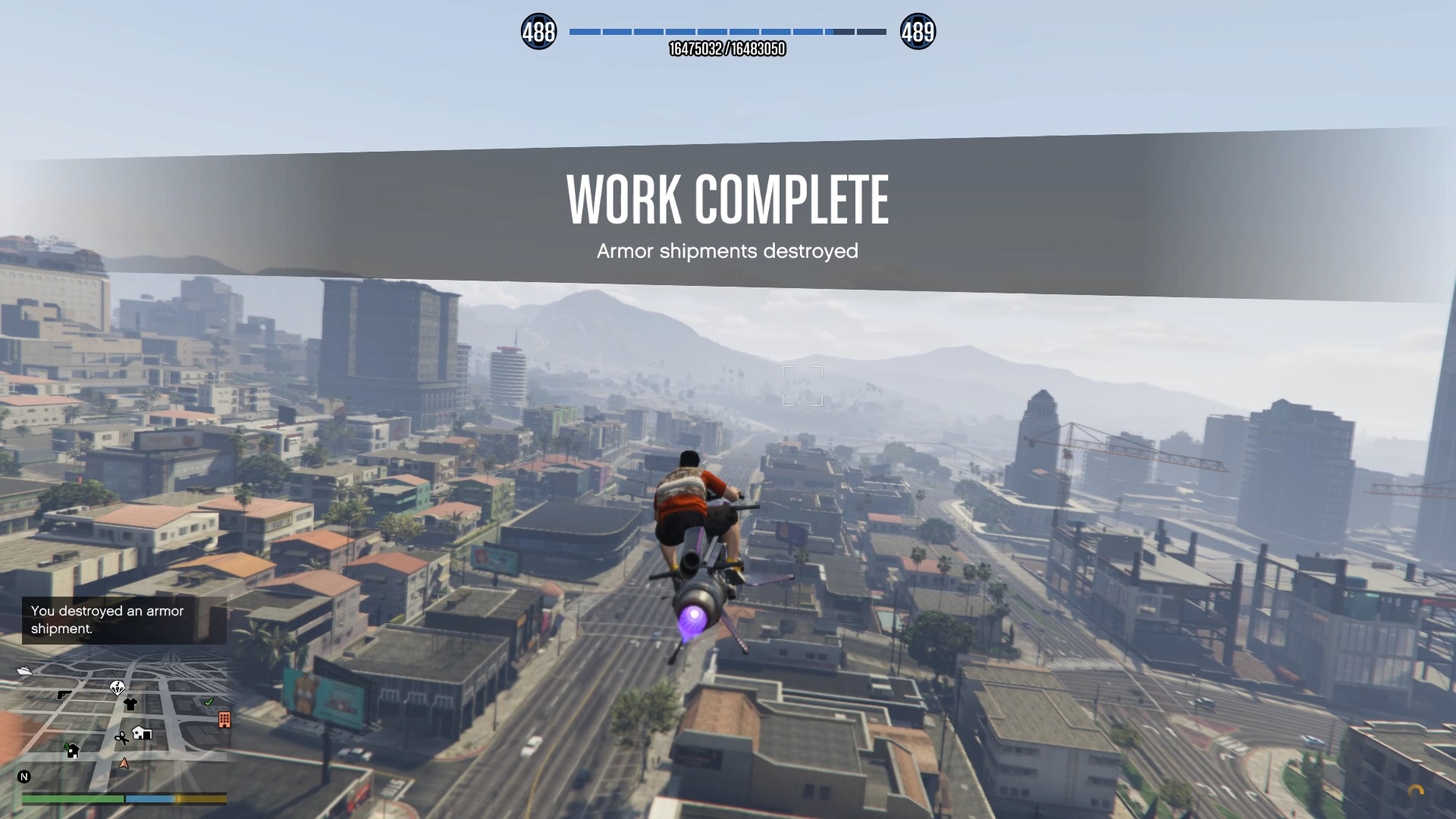This screenshot has height=819, width=1456.
Task: Select the for-sale property house blip
Action: click(x=73, y=751)
